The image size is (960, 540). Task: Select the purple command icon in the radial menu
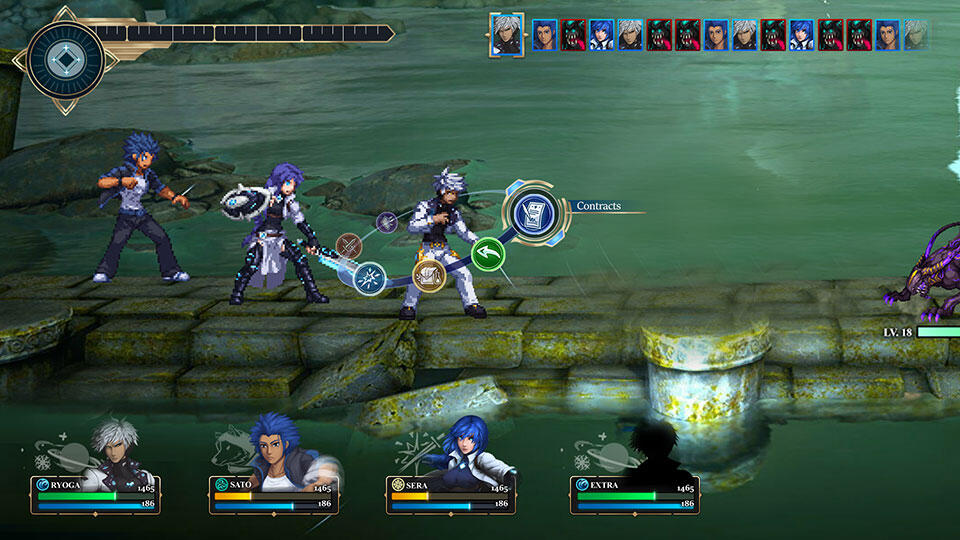[x=386, y=222]
